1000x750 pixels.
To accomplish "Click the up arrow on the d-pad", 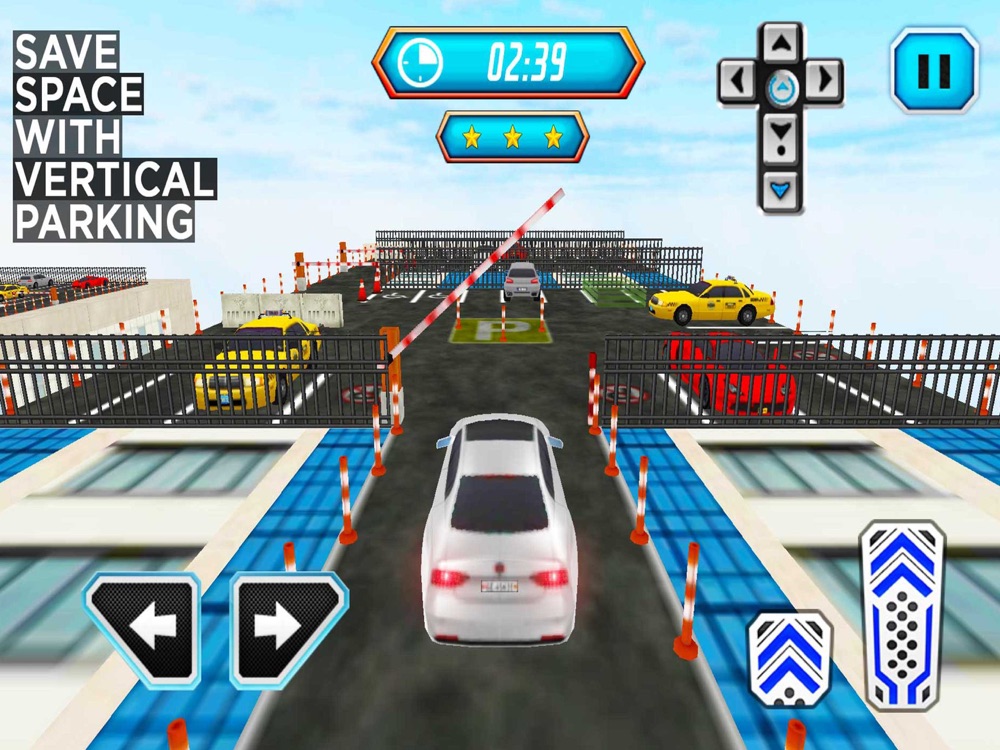I will (x=781, y=42).
